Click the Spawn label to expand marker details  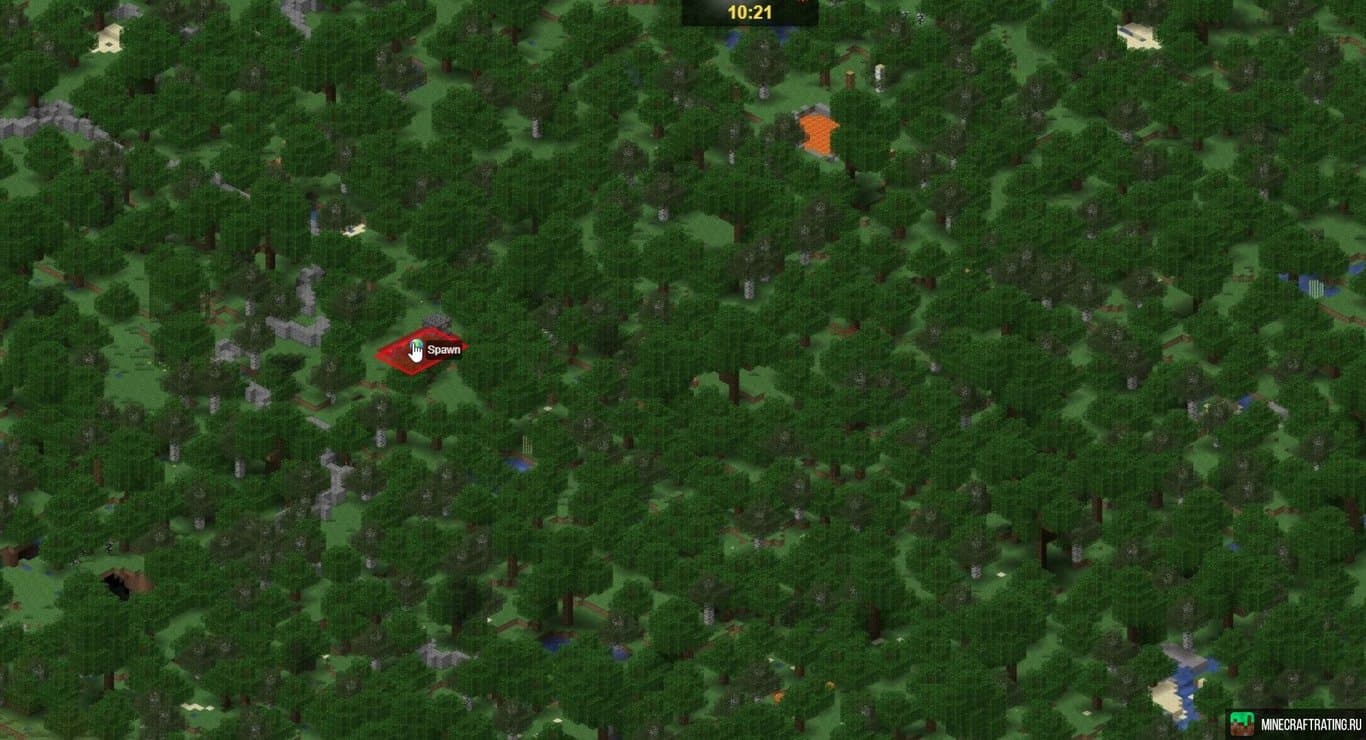click(443, 350)
